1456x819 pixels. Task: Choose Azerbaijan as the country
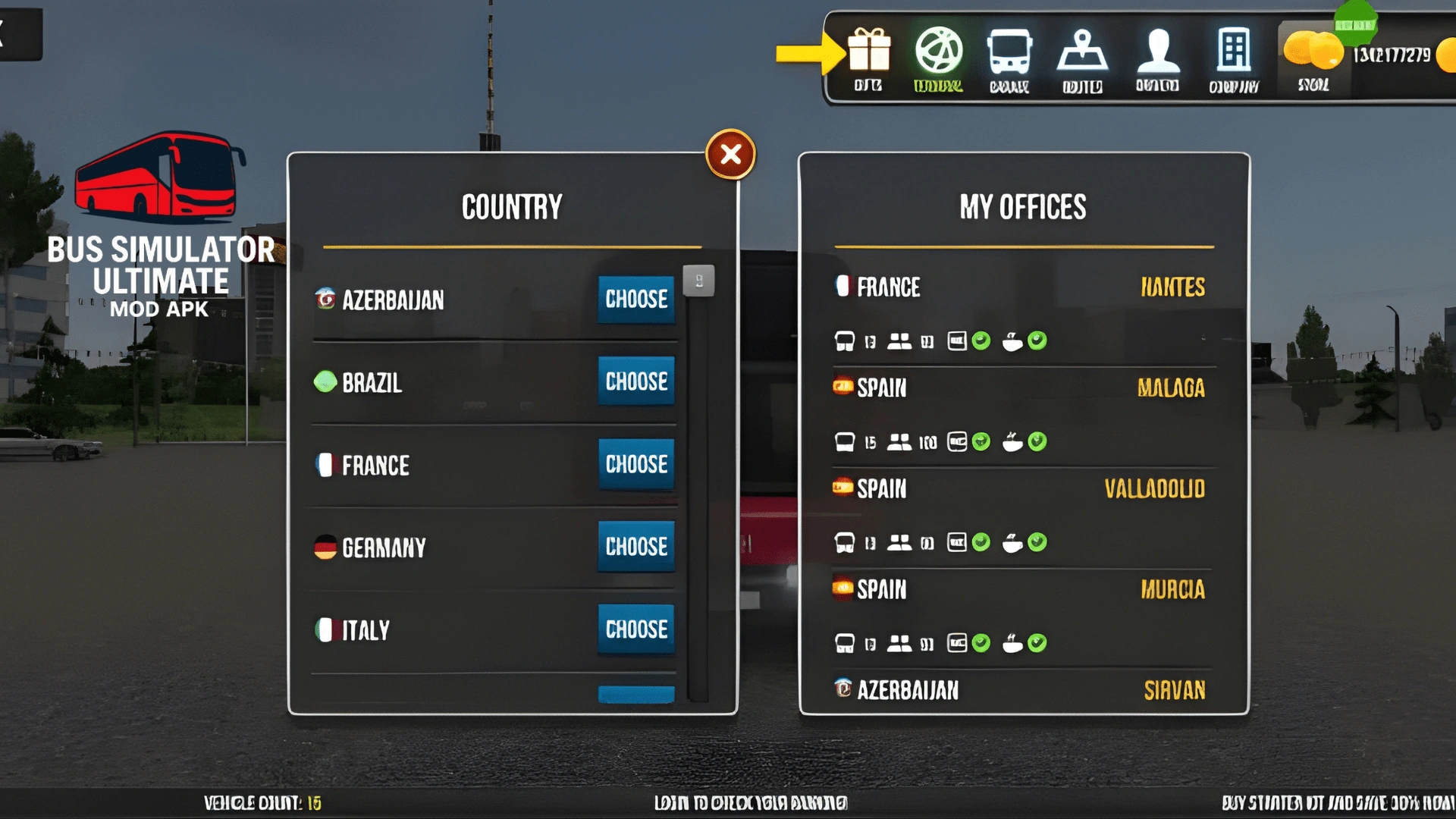(635, 300)
